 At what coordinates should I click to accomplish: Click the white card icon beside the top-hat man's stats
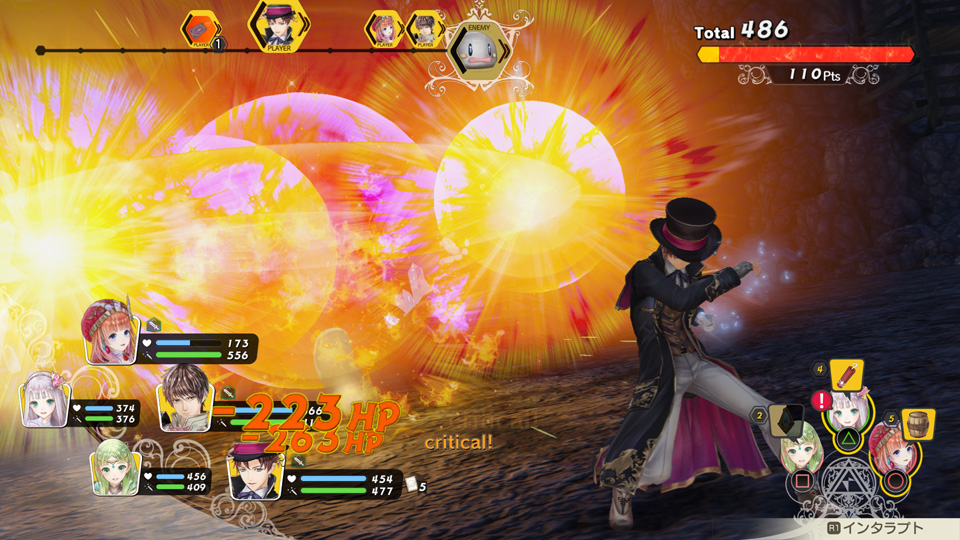411,484
